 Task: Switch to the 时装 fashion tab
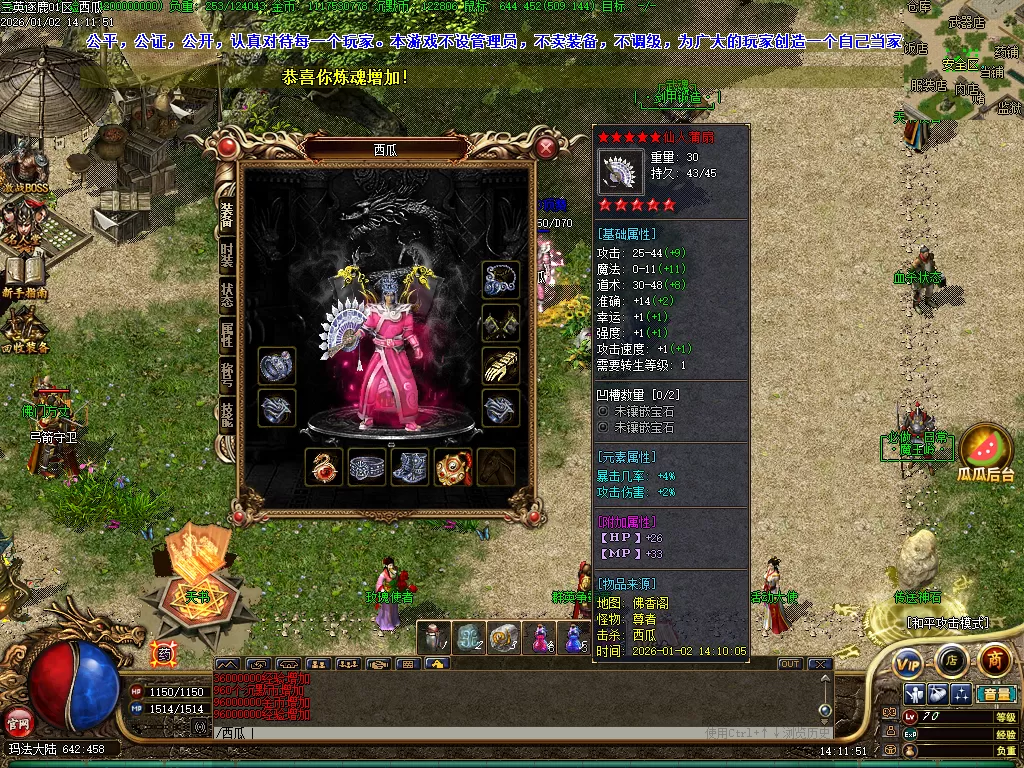coord(227,254)
